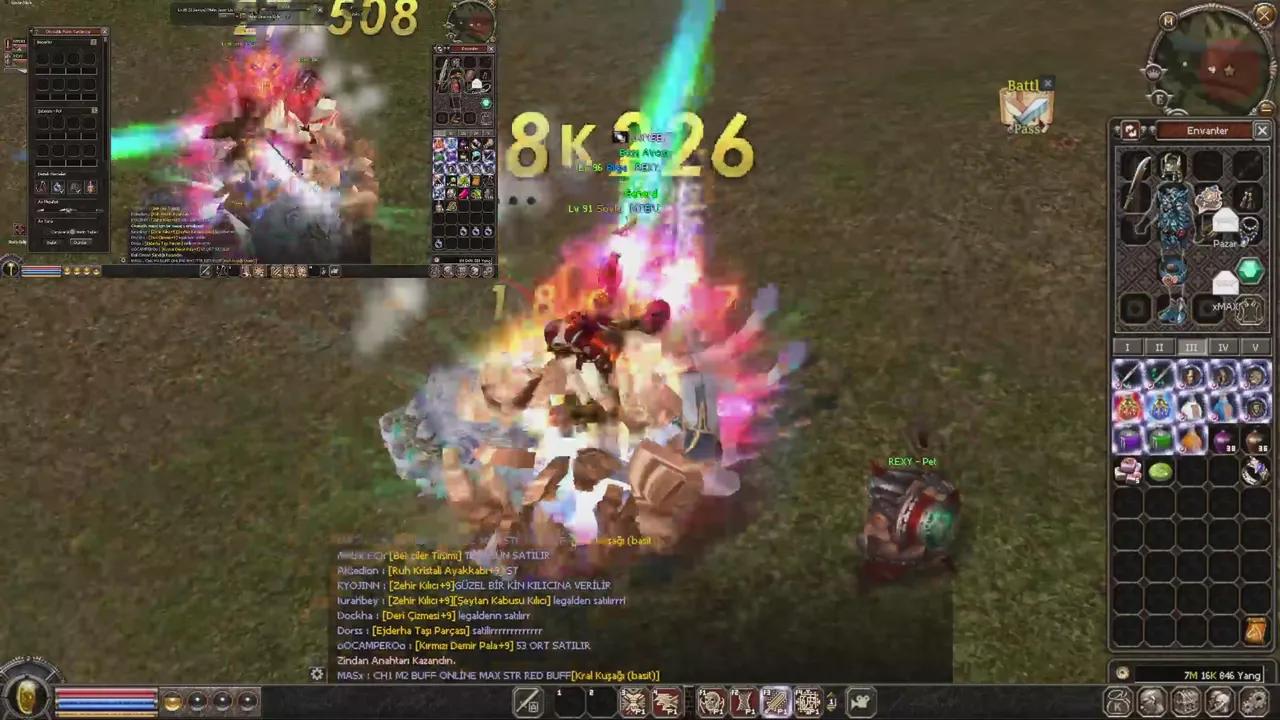
Task: Select the radio option near the skill panel bottom
Action: pyautogui.click(x=72, y=231)
